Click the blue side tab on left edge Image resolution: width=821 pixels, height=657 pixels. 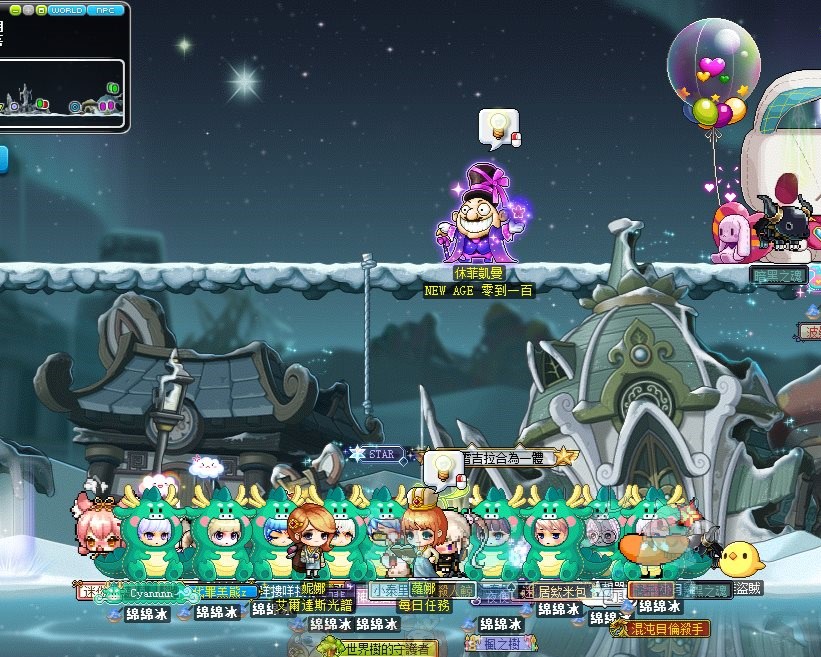[3, 160]
